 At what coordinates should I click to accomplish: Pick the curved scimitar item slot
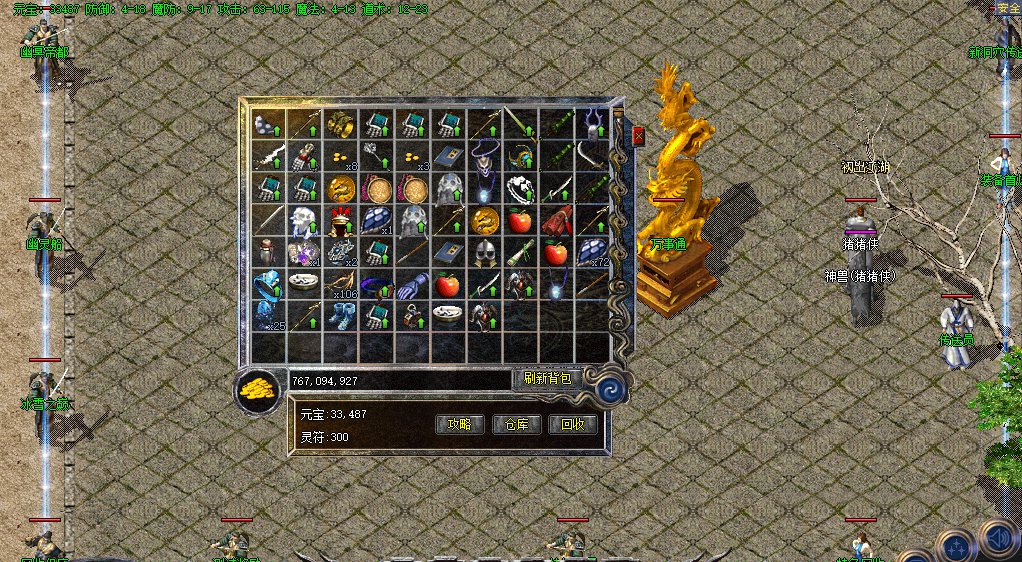pos(593,156)
